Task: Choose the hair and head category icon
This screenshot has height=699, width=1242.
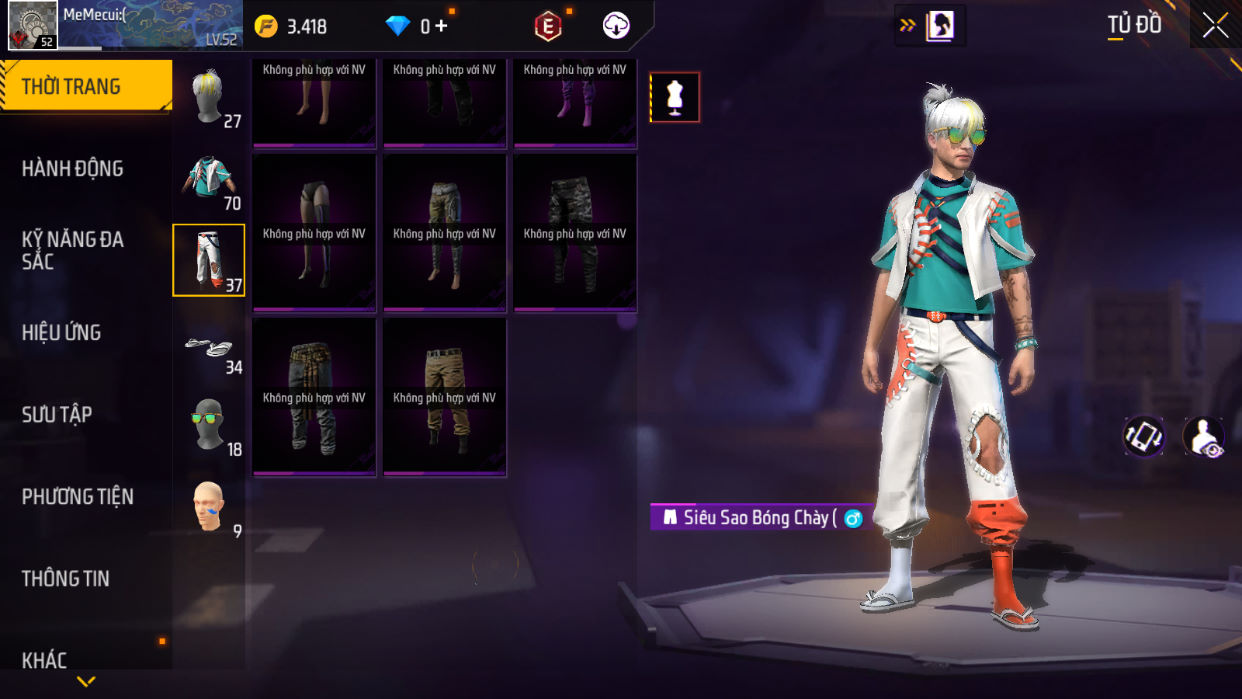Action: coord(208,97)
